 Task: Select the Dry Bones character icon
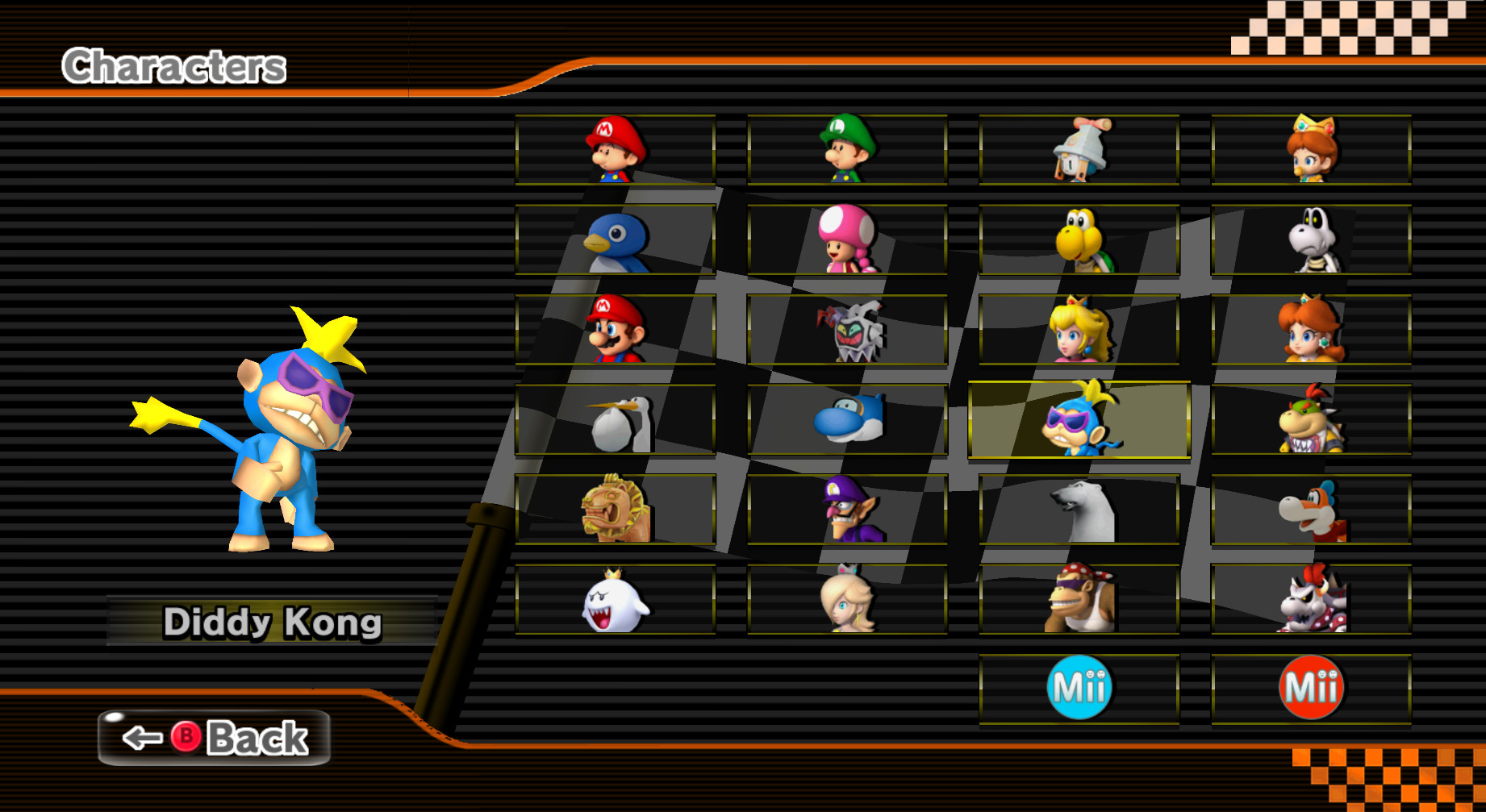[1311, 242]
